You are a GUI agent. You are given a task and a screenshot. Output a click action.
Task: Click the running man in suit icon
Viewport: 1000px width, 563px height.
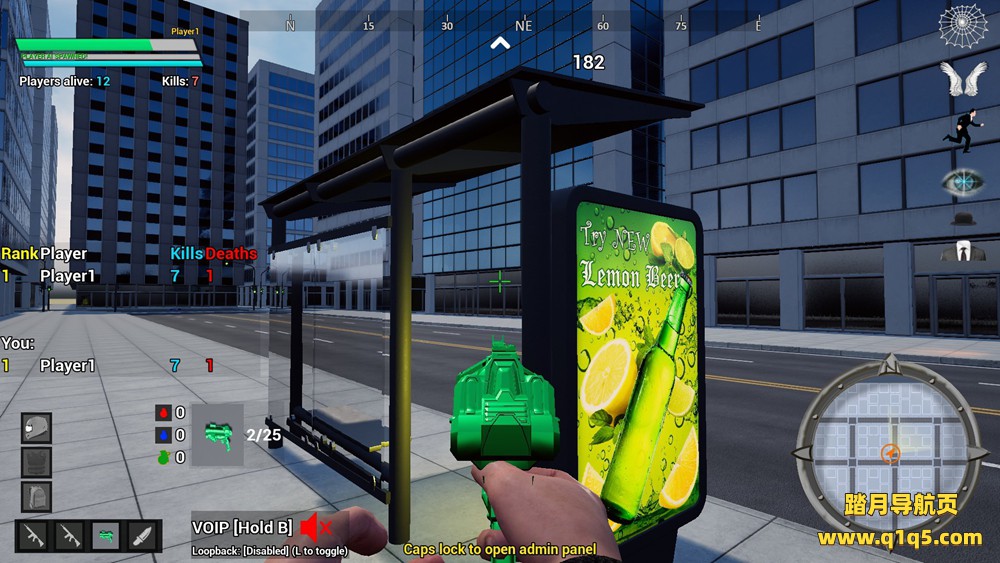(x=962, y=132)
